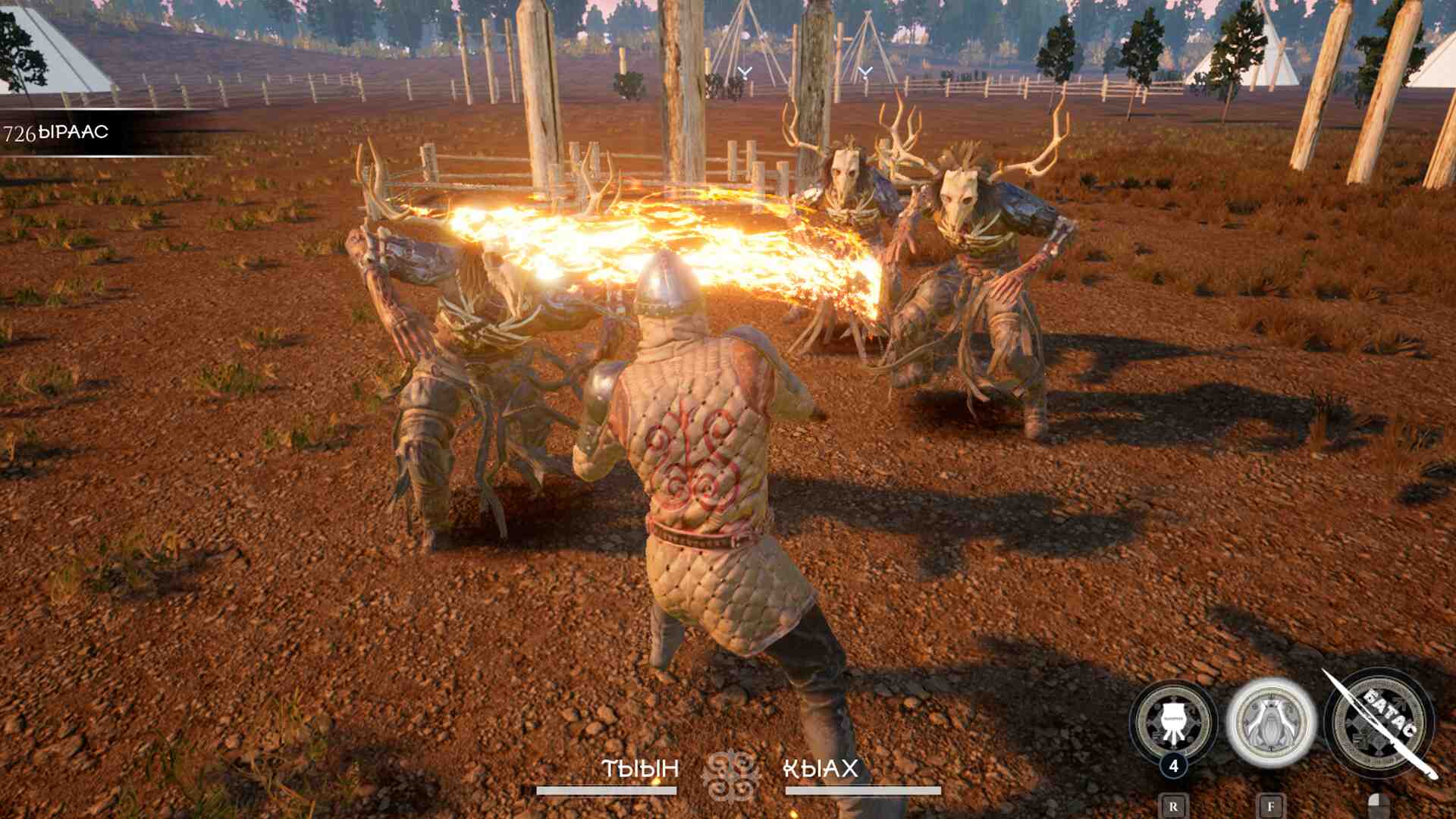Activate the glowing frog ability medallion
Screen dimensions: 1456x819
[1271, 721]
